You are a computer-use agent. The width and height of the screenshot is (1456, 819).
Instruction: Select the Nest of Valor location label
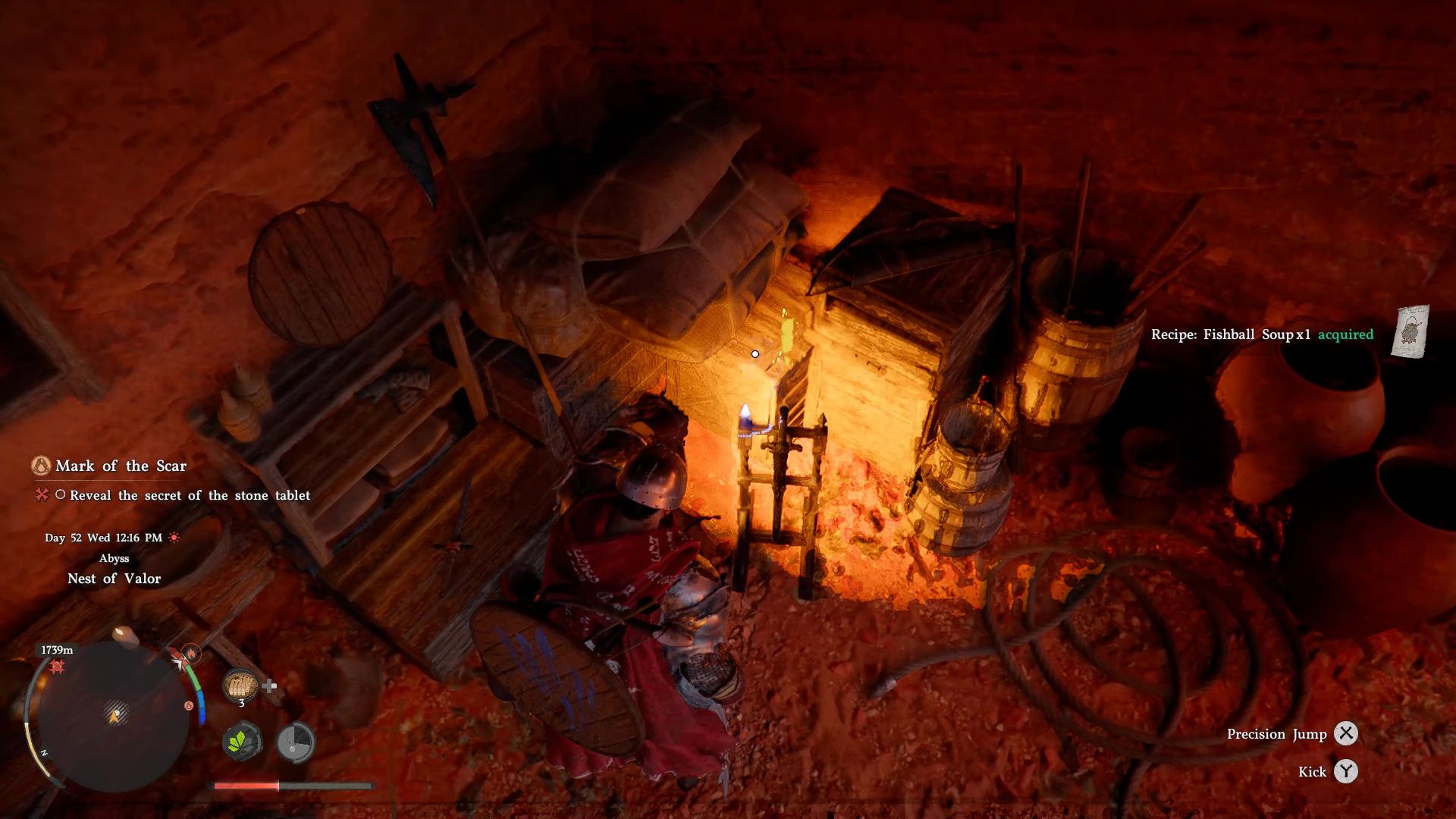pyautogui.click(x=113, y=579)
